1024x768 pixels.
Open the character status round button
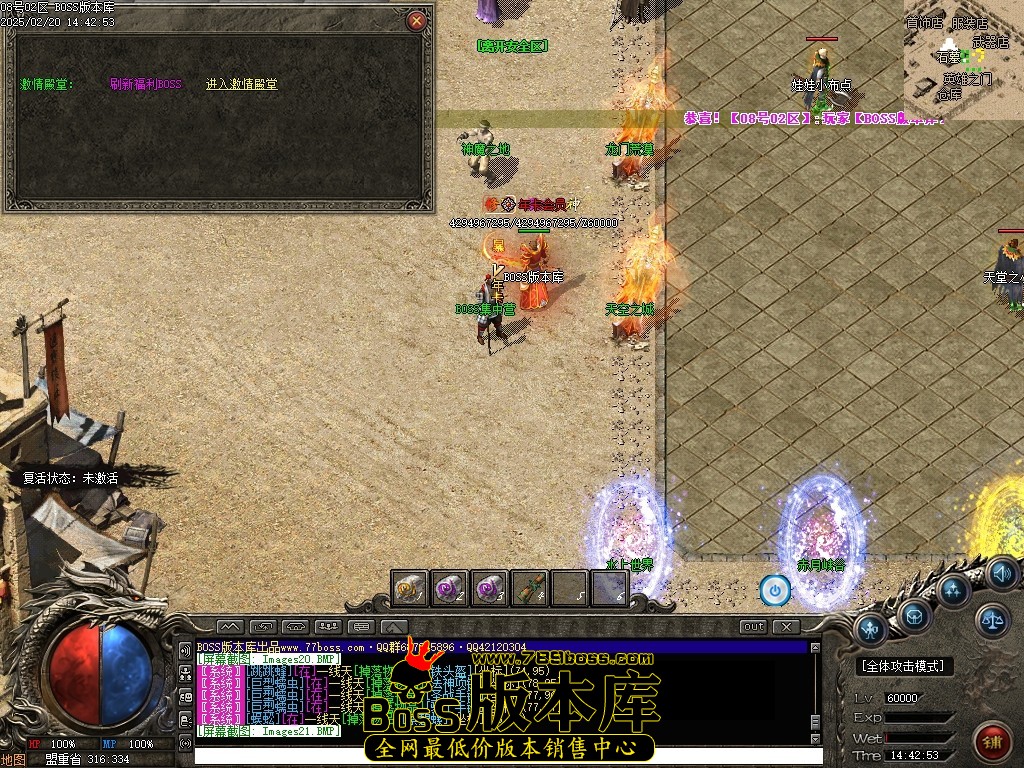click(870, 629)
